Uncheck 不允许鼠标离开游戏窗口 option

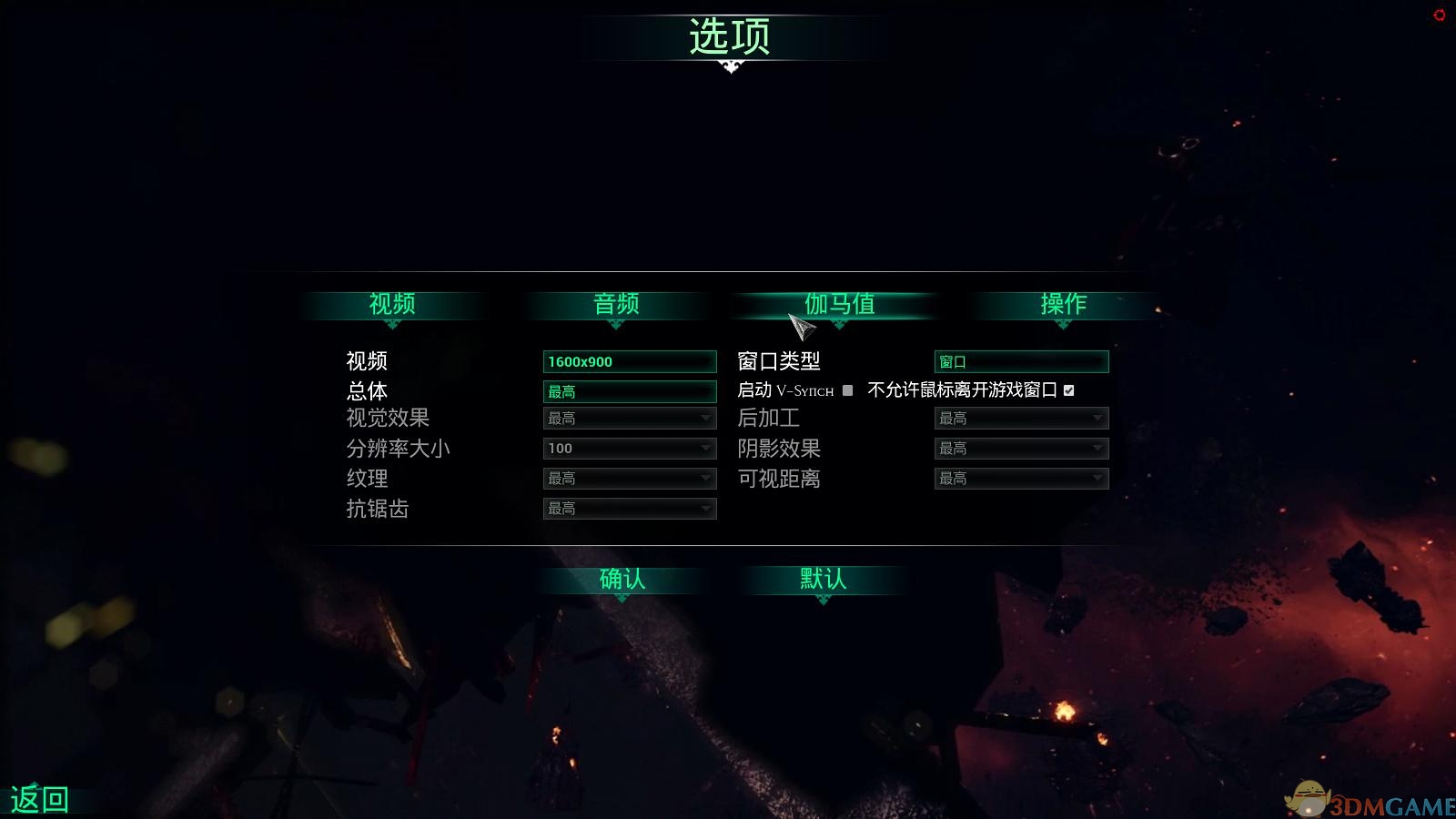pyautogui.click(x=1069, y=389)
